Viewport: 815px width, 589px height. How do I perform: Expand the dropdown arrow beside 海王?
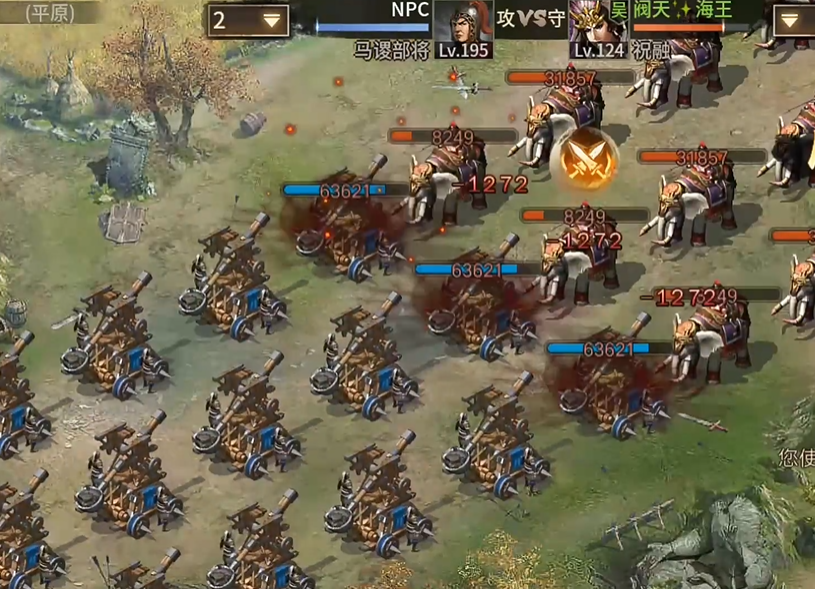coord(791,20)
